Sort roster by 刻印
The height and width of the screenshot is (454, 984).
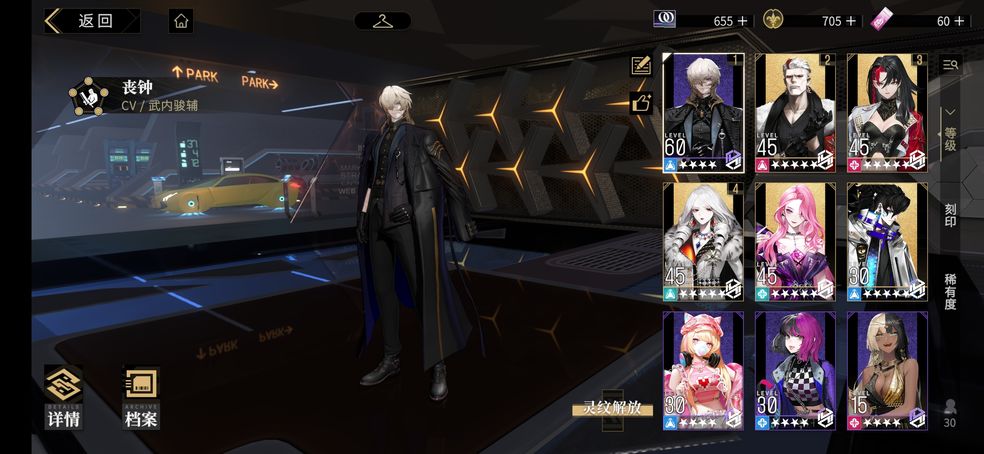950,214
